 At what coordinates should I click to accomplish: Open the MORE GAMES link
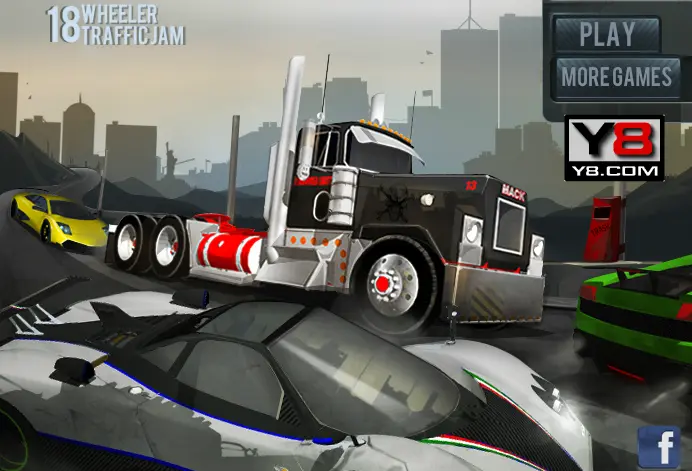(x=616, y=77)
